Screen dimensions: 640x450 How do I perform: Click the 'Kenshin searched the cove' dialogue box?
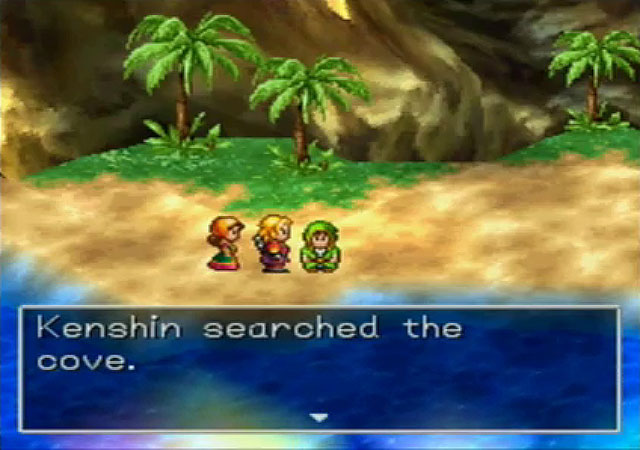coord(319,367)
